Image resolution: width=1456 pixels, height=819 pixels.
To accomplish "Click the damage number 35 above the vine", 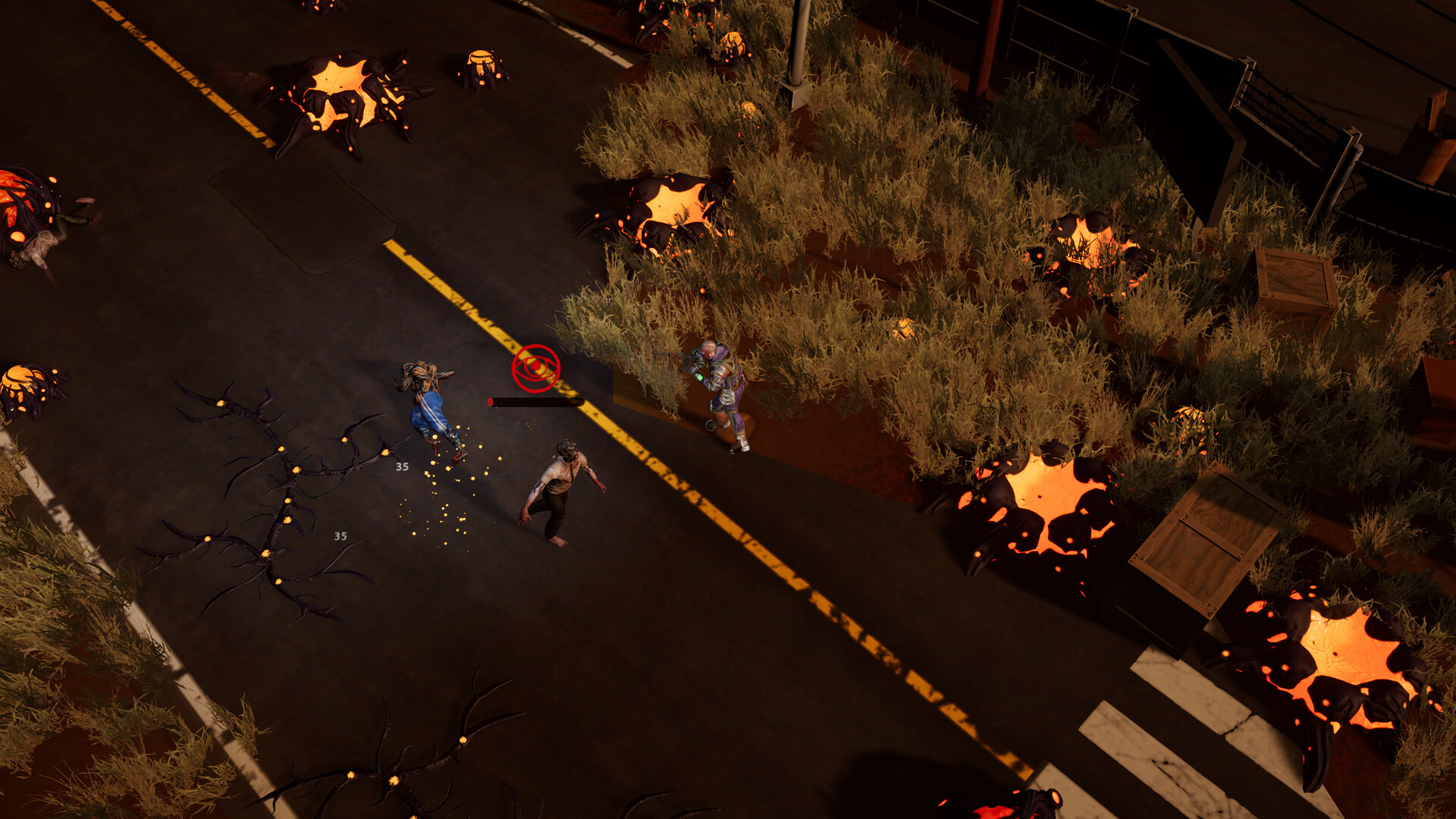I will coord(401,466).
